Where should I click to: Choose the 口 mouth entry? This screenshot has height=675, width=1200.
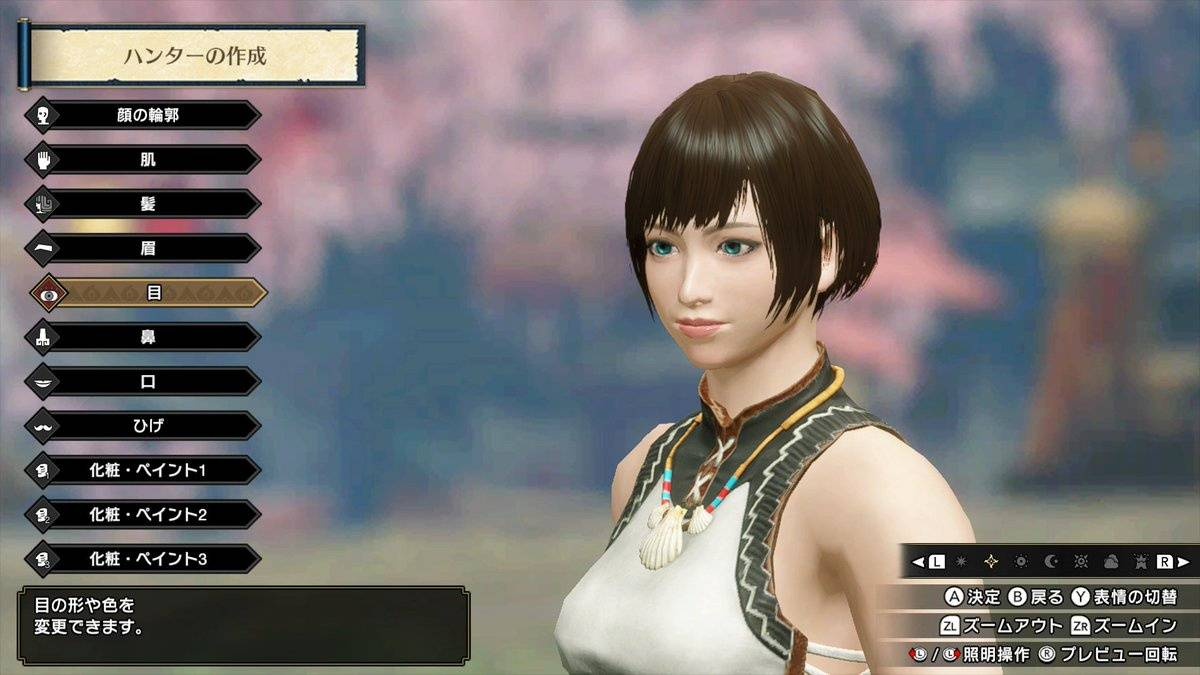[x=147, y=381]
